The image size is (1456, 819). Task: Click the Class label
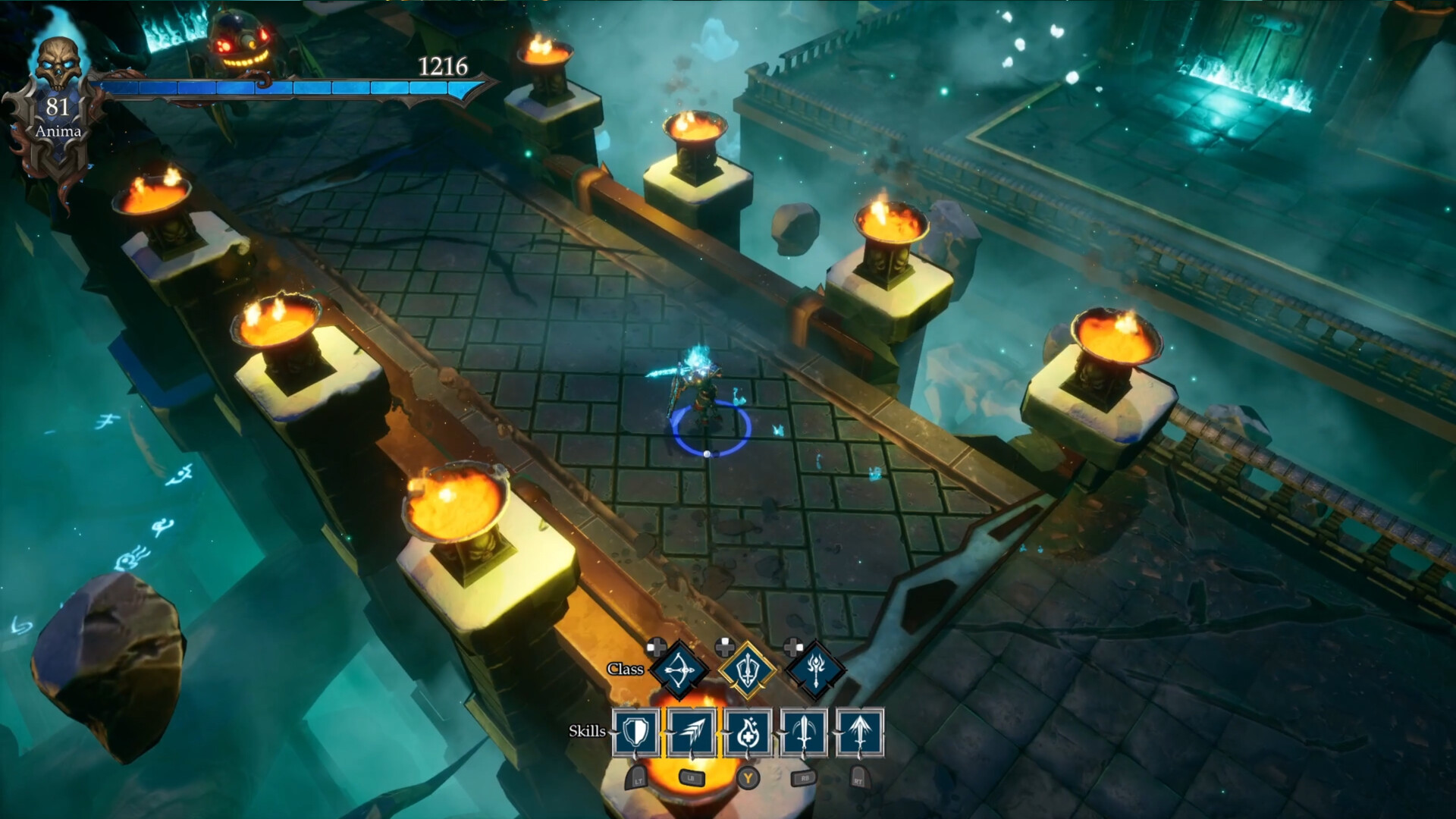tap(626, 670)
